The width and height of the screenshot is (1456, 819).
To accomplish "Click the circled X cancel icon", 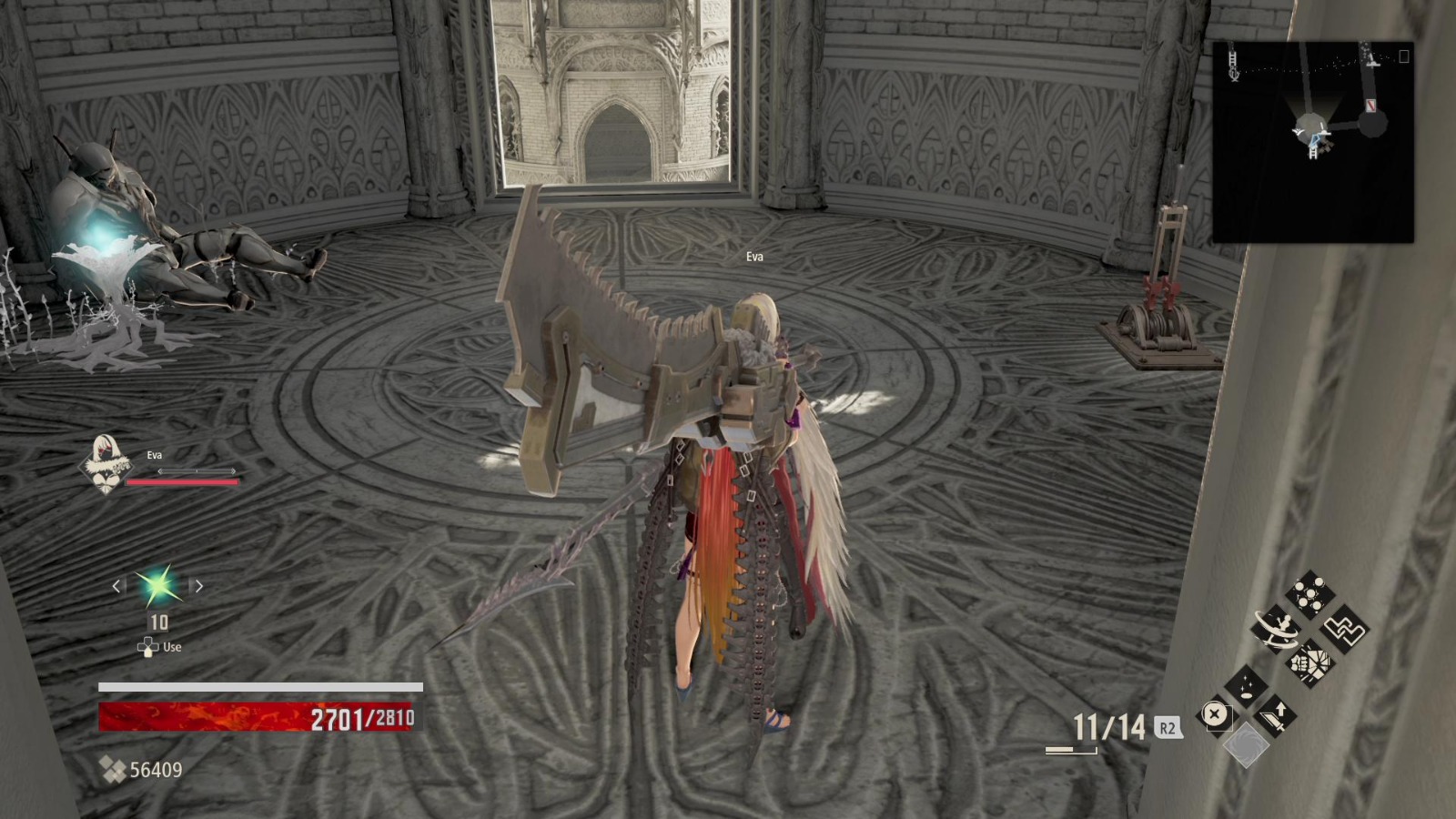I will pyautogui.click(x=1214, y=715).
